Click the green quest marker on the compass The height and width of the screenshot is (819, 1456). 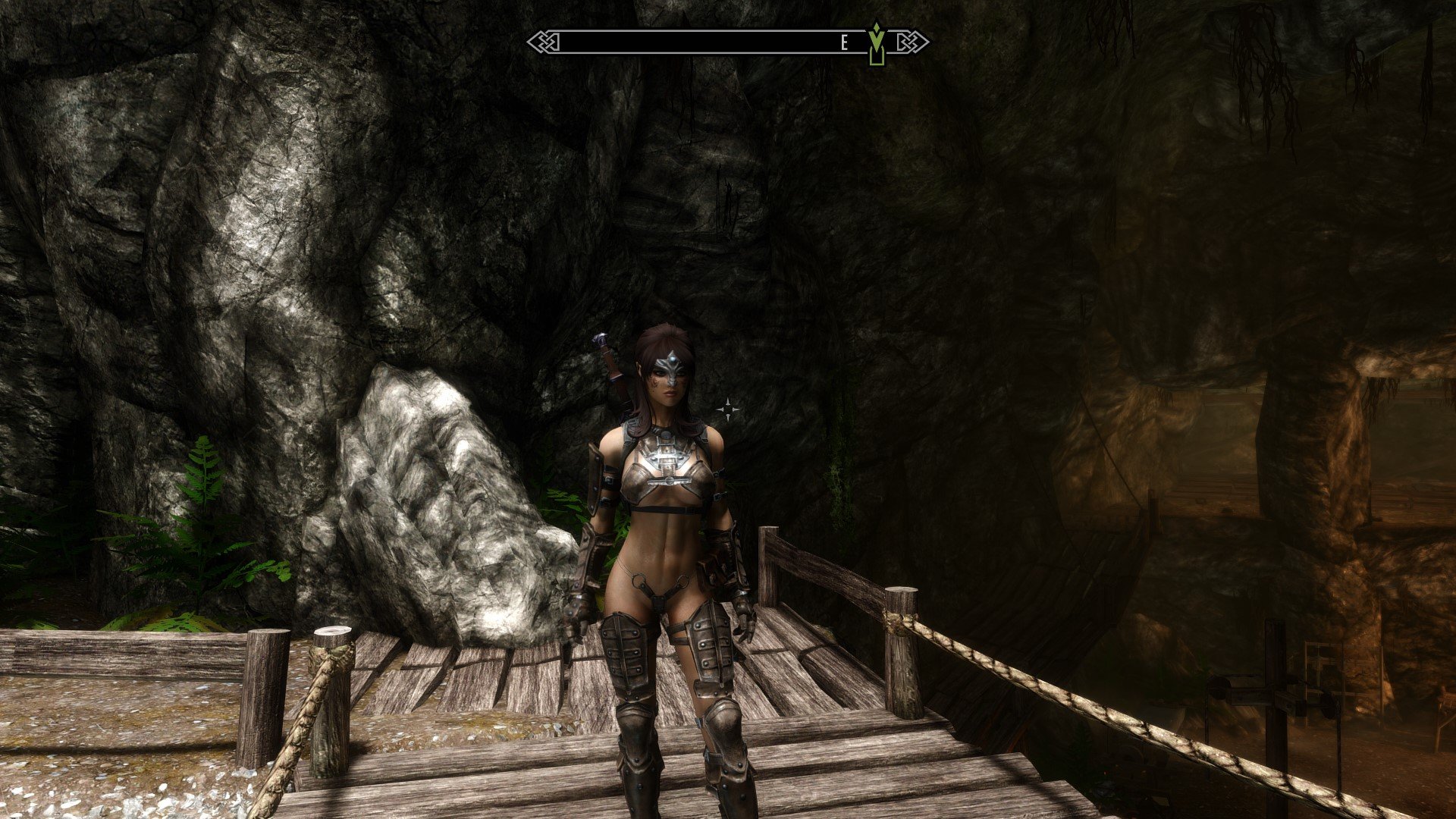(x=877, y=43)
